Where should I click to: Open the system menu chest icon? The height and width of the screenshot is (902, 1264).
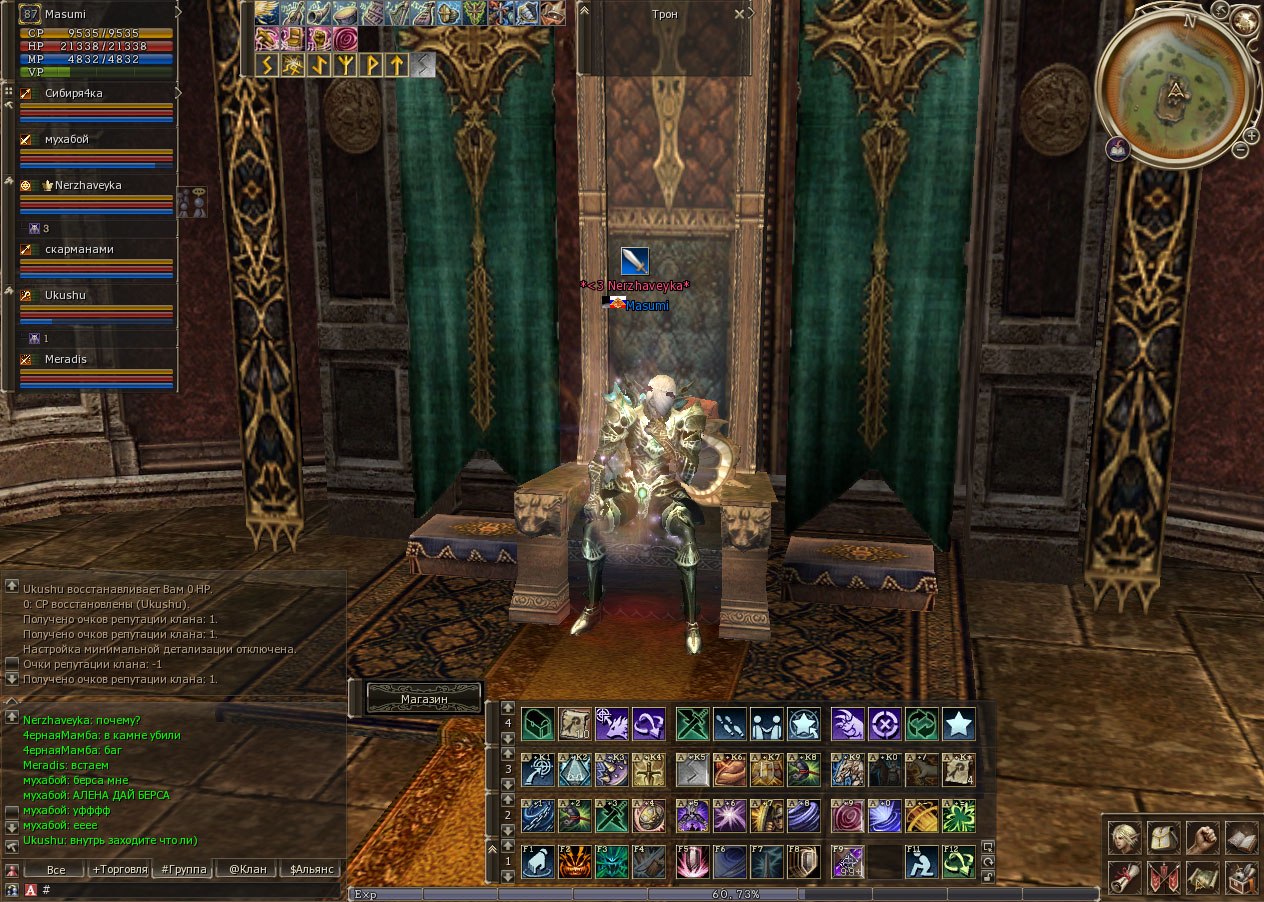1241,877
